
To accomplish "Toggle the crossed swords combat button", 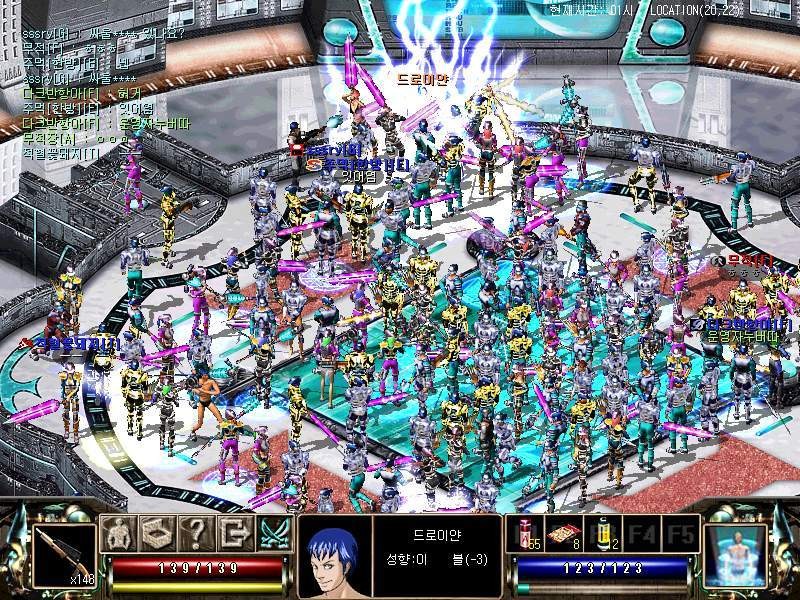I will [273, 533].
